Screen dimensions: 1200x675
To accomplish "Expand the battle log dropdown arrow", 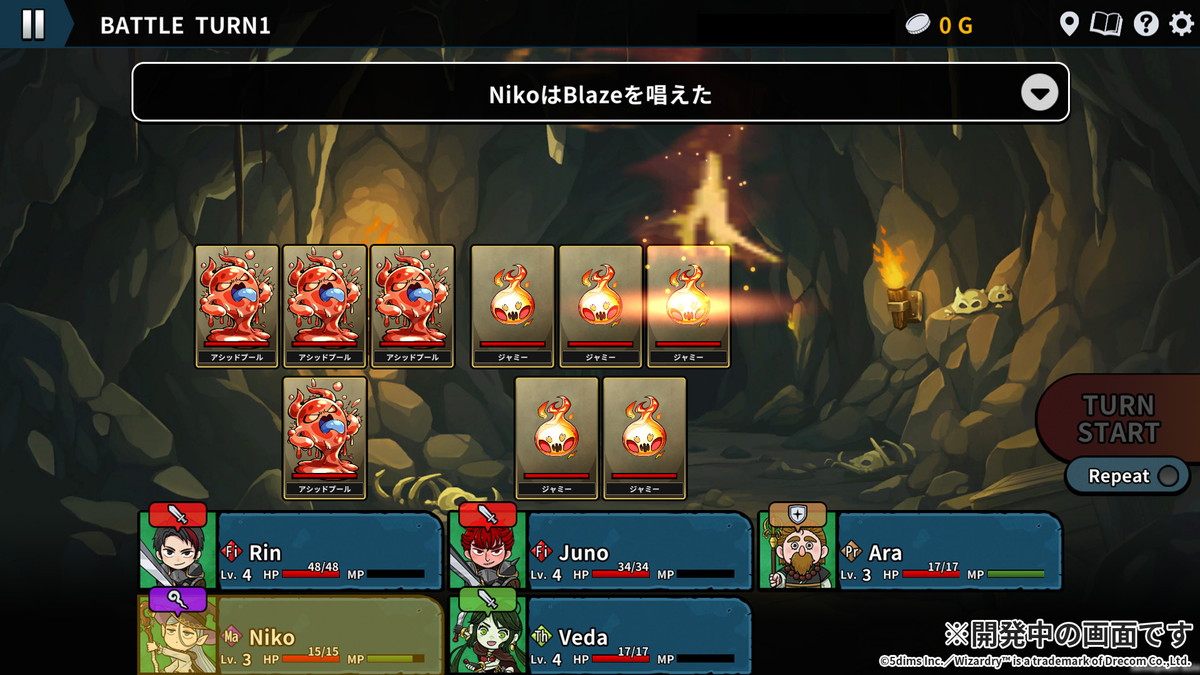I will coord(1039,94).
